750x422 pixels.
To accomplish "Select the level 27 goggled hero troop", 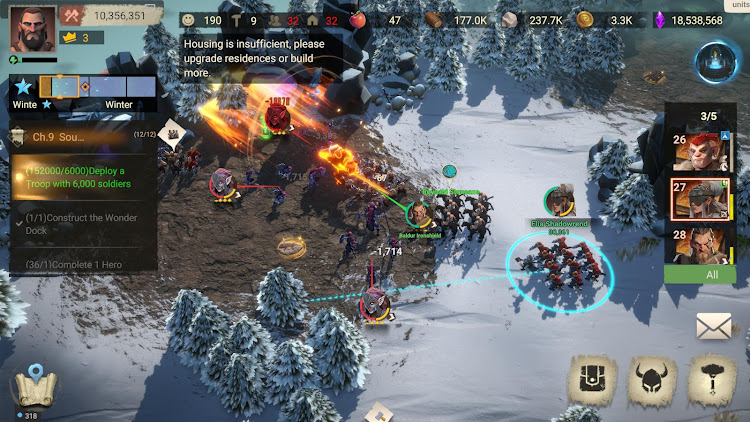I will [x=699, y=197].
